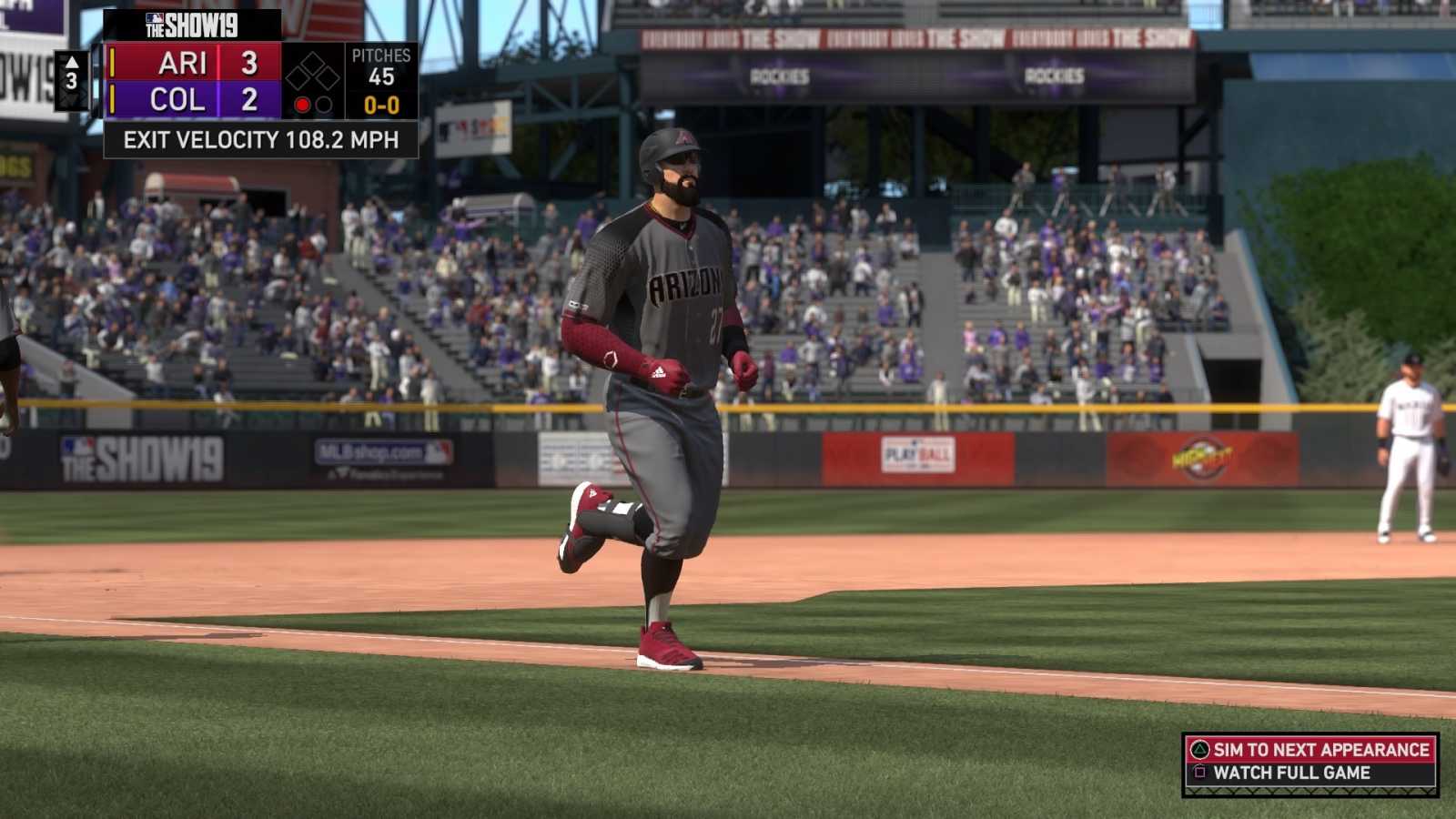Select the Watch Full Game option
Image resolution: width=1456 pixels, height=819 pixels.
(1290, 773)
